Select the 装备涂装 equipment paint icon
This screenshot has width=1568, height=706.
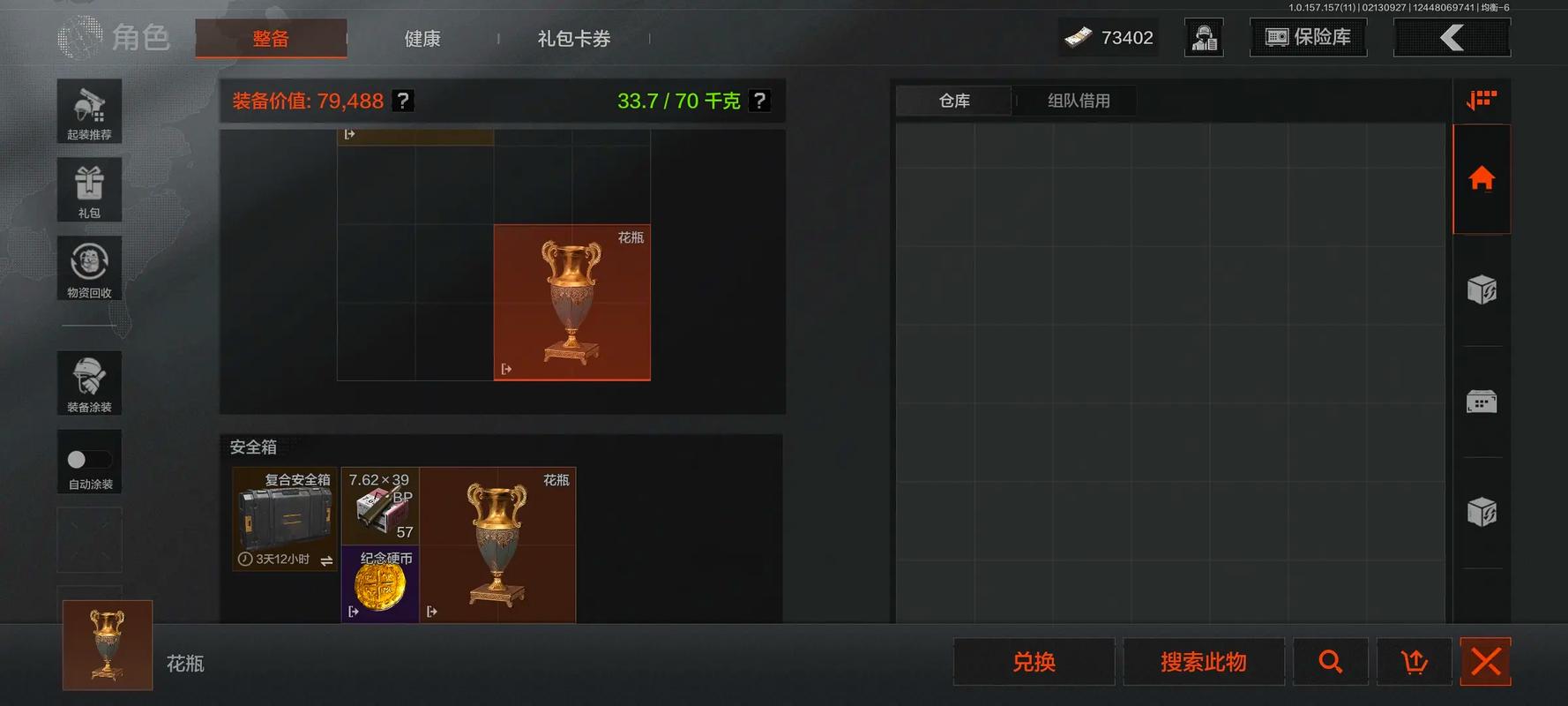pyautogui.click(x=89, y=383)
